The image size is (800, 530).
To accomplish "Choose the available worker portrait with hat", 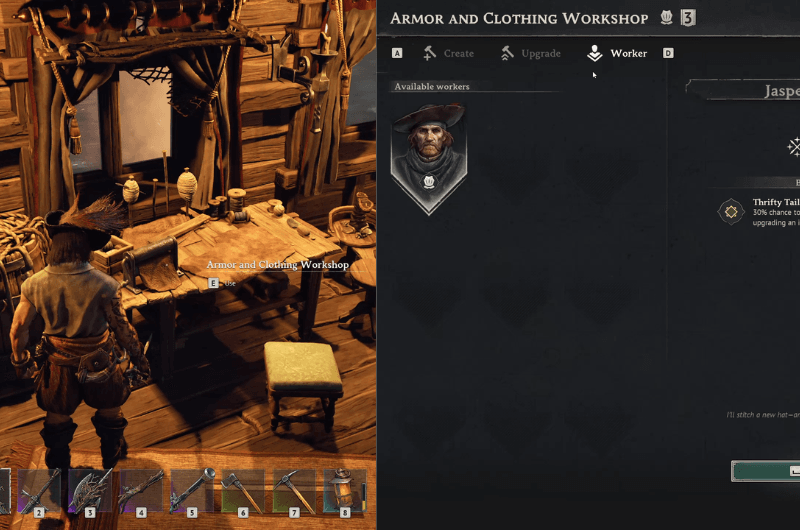I will pos(429,155).
